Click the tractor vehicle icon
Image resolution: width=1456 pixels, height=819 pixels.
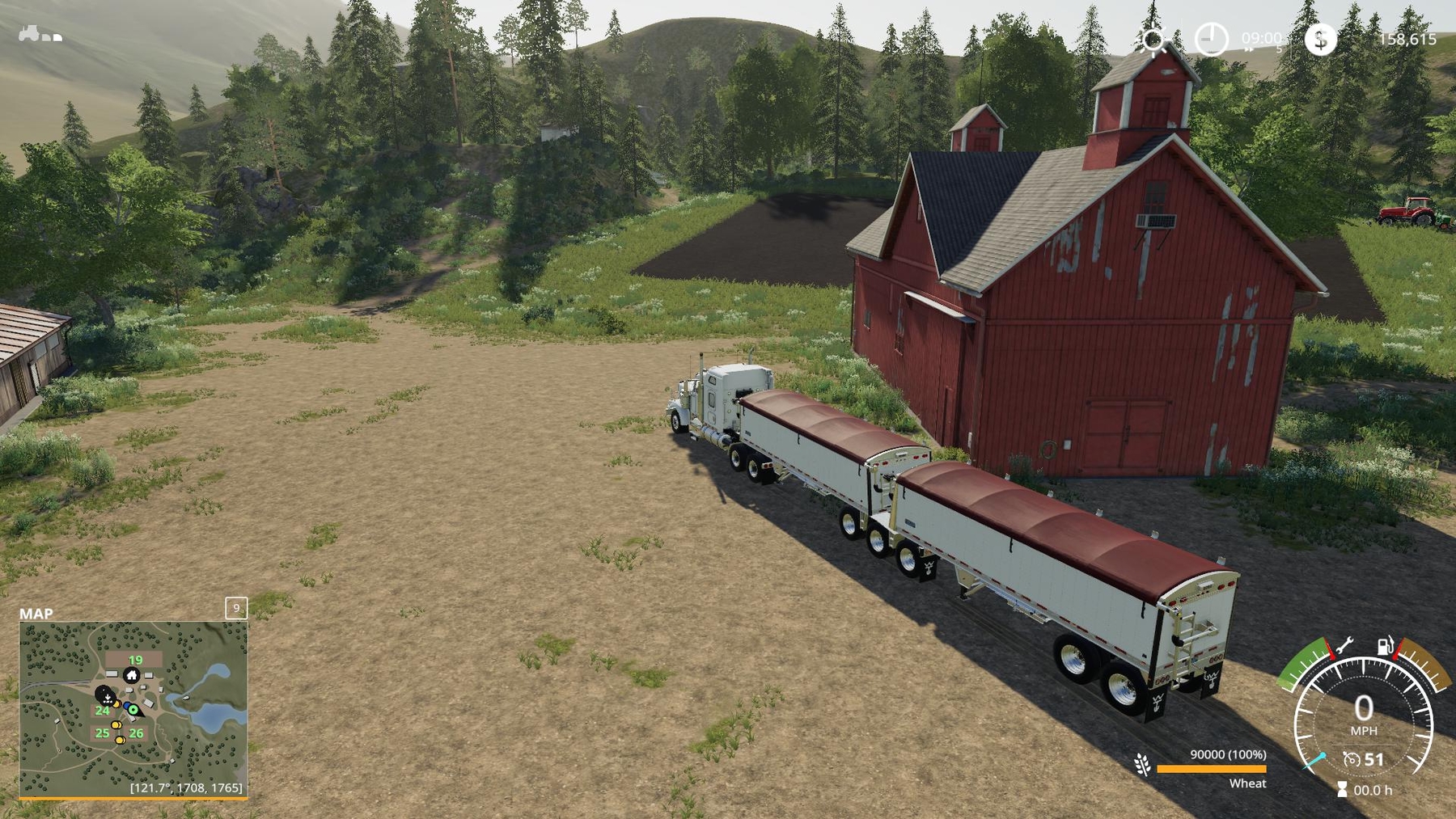(x=29, y=33)
